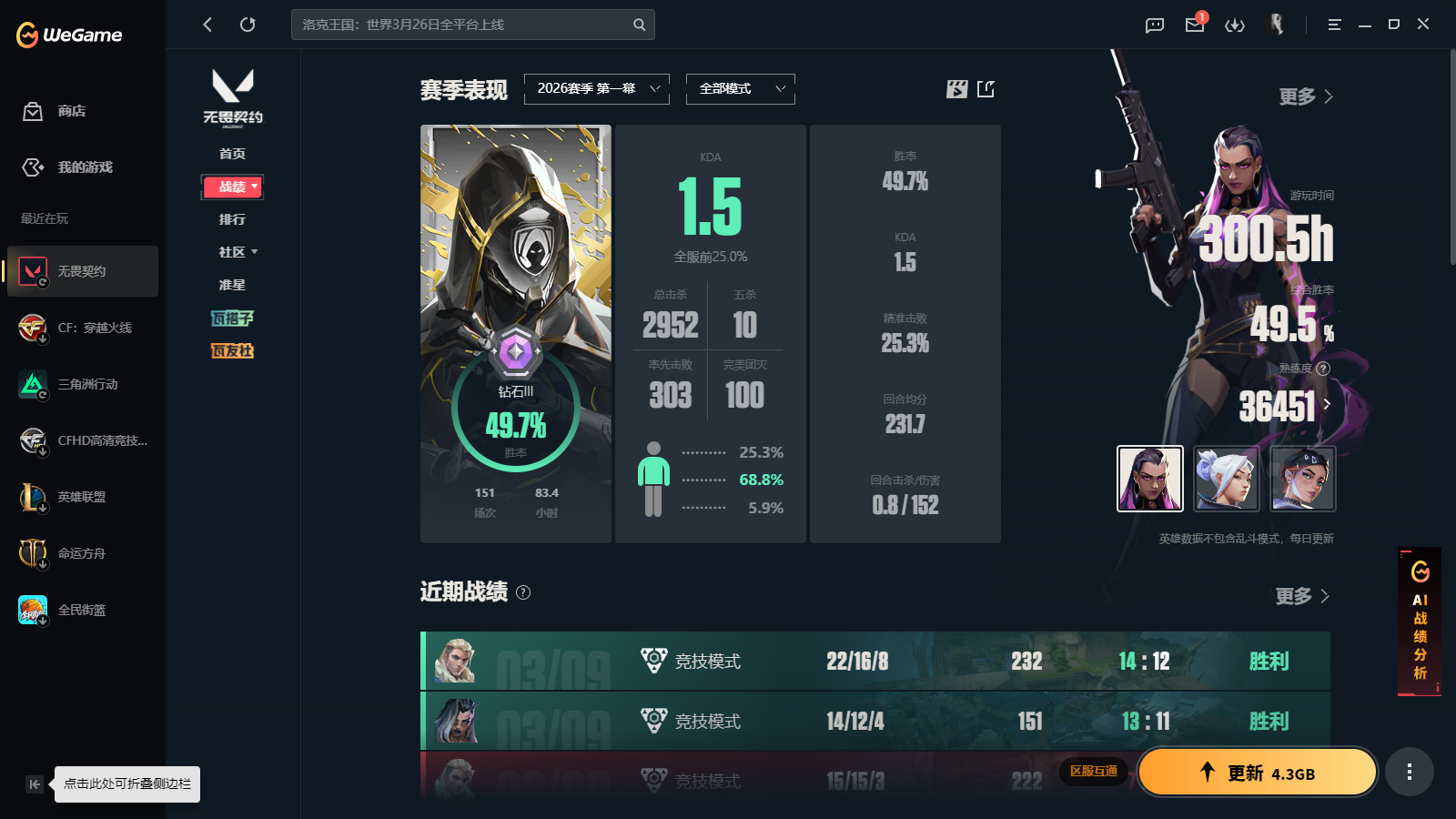Switch to the 排行 rankings tab

232,218
